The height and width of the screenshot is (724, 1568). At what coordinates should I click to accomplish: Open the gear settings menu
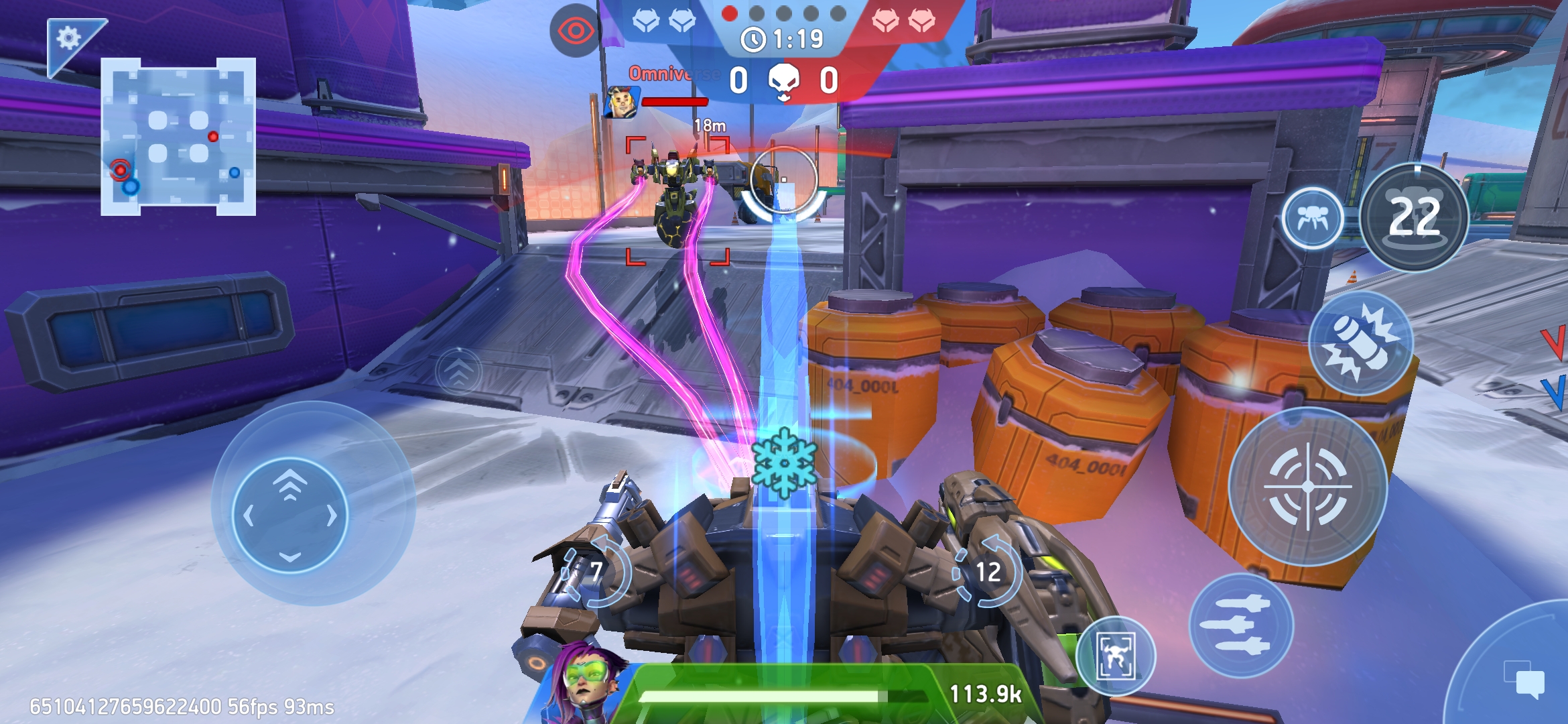click(x=68, y=38)
